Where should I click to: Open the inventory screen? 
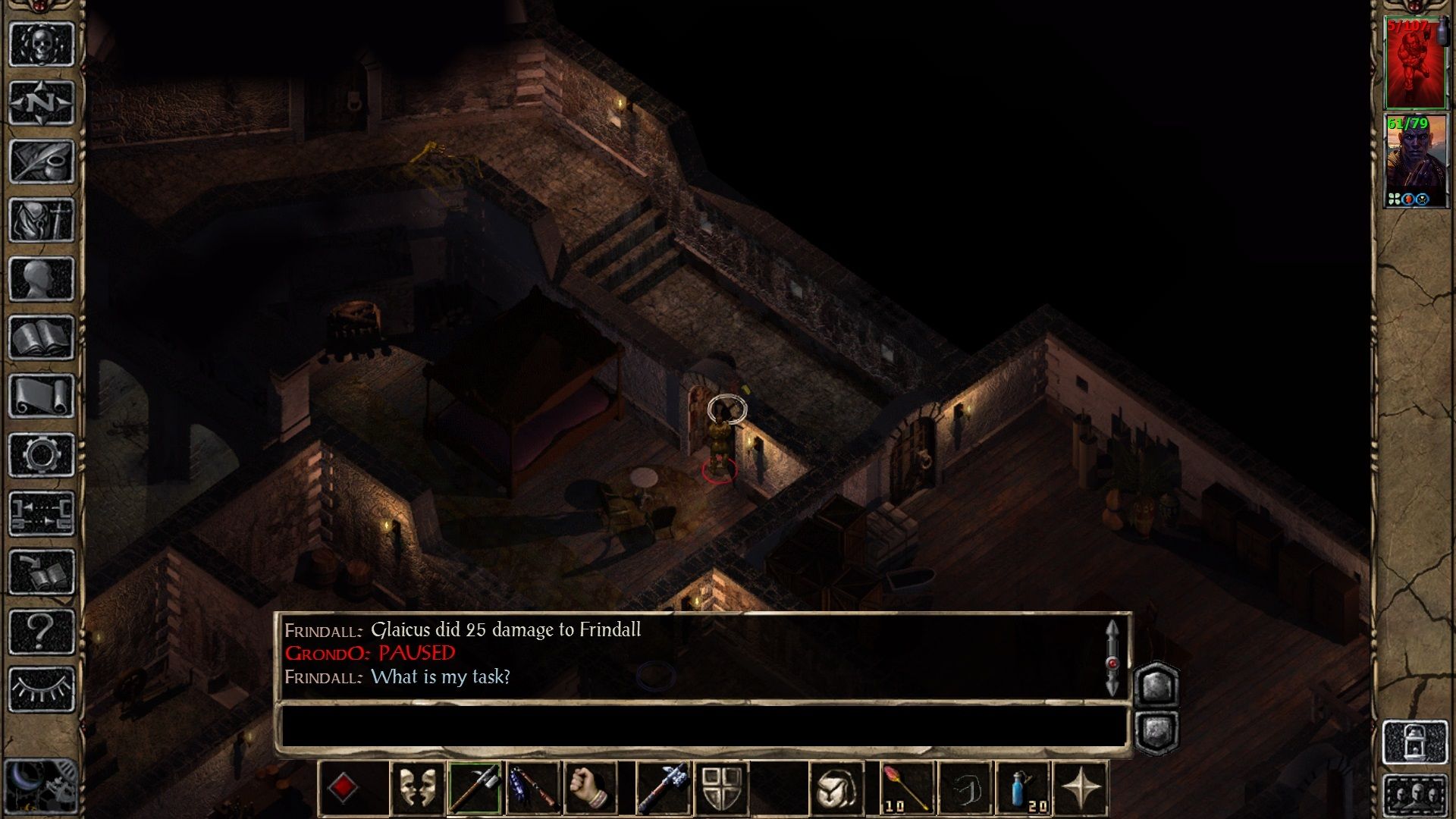pyautogui.click(x=41, y=220)
